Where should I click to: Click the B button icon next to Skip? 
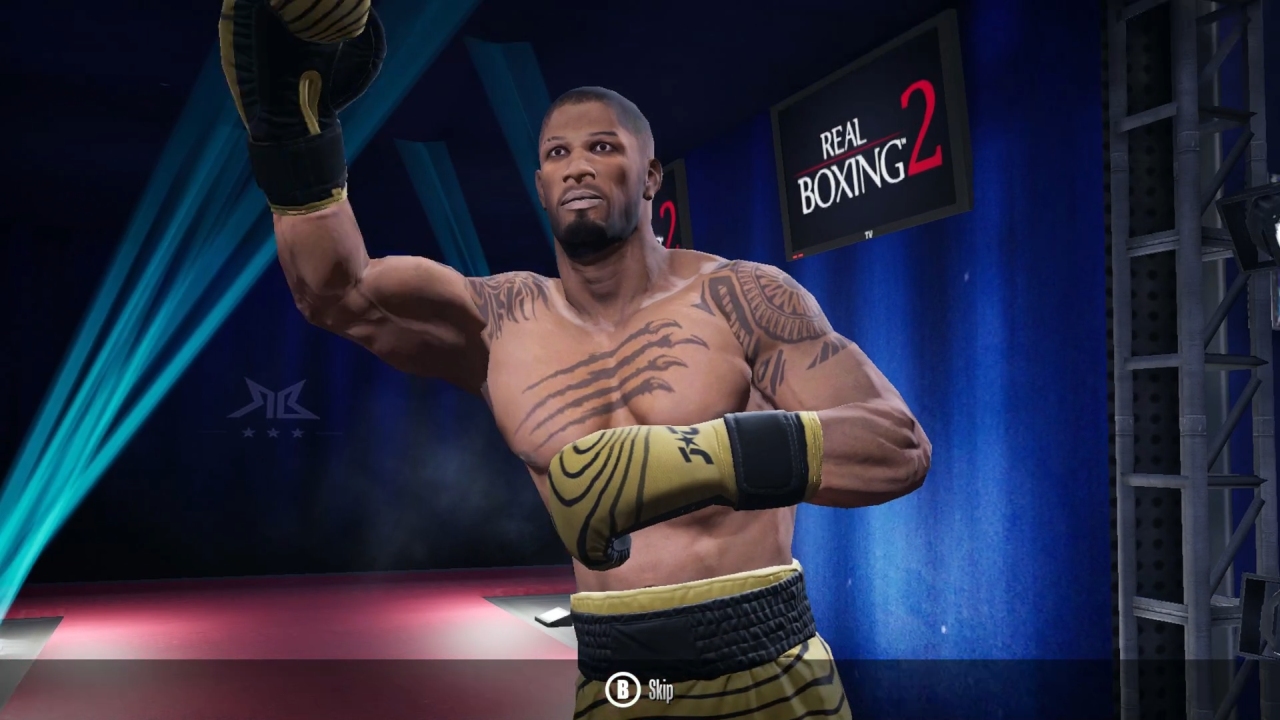(x=623, y=690)
